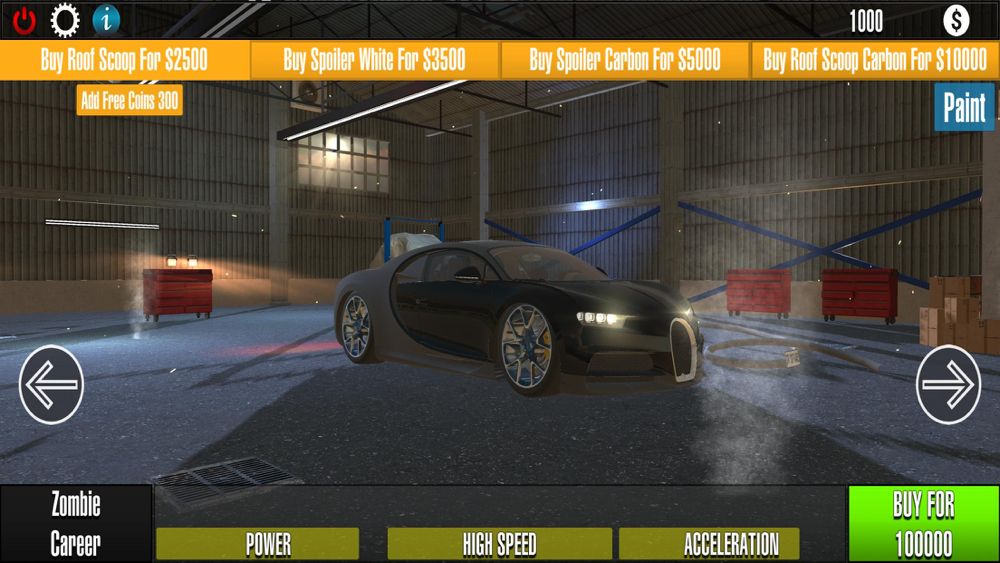Open settings with the gear icon

[65, 20]
